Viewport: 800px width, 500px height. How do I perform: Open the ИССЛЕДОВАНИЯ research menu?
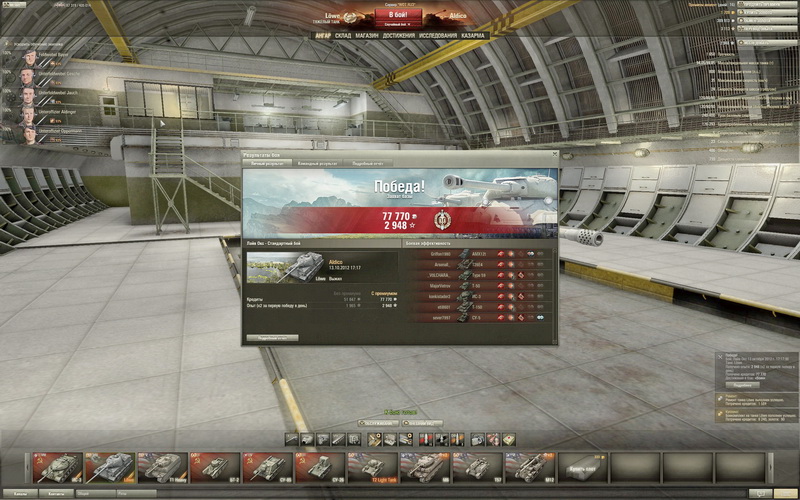(439, 35)
